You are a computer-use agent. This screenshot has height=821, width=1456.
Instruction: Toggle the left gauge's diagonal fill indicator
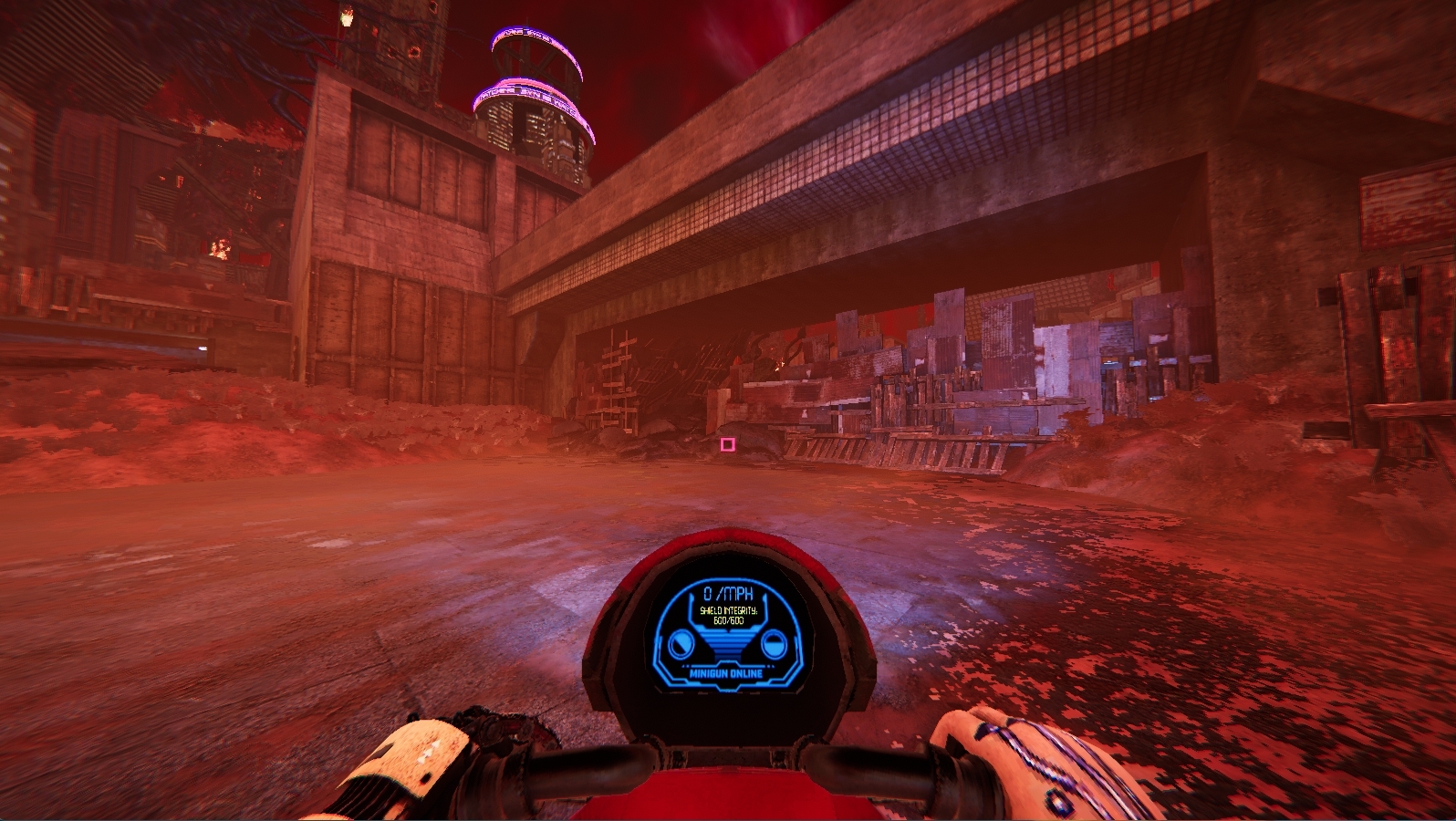[682, 642]
